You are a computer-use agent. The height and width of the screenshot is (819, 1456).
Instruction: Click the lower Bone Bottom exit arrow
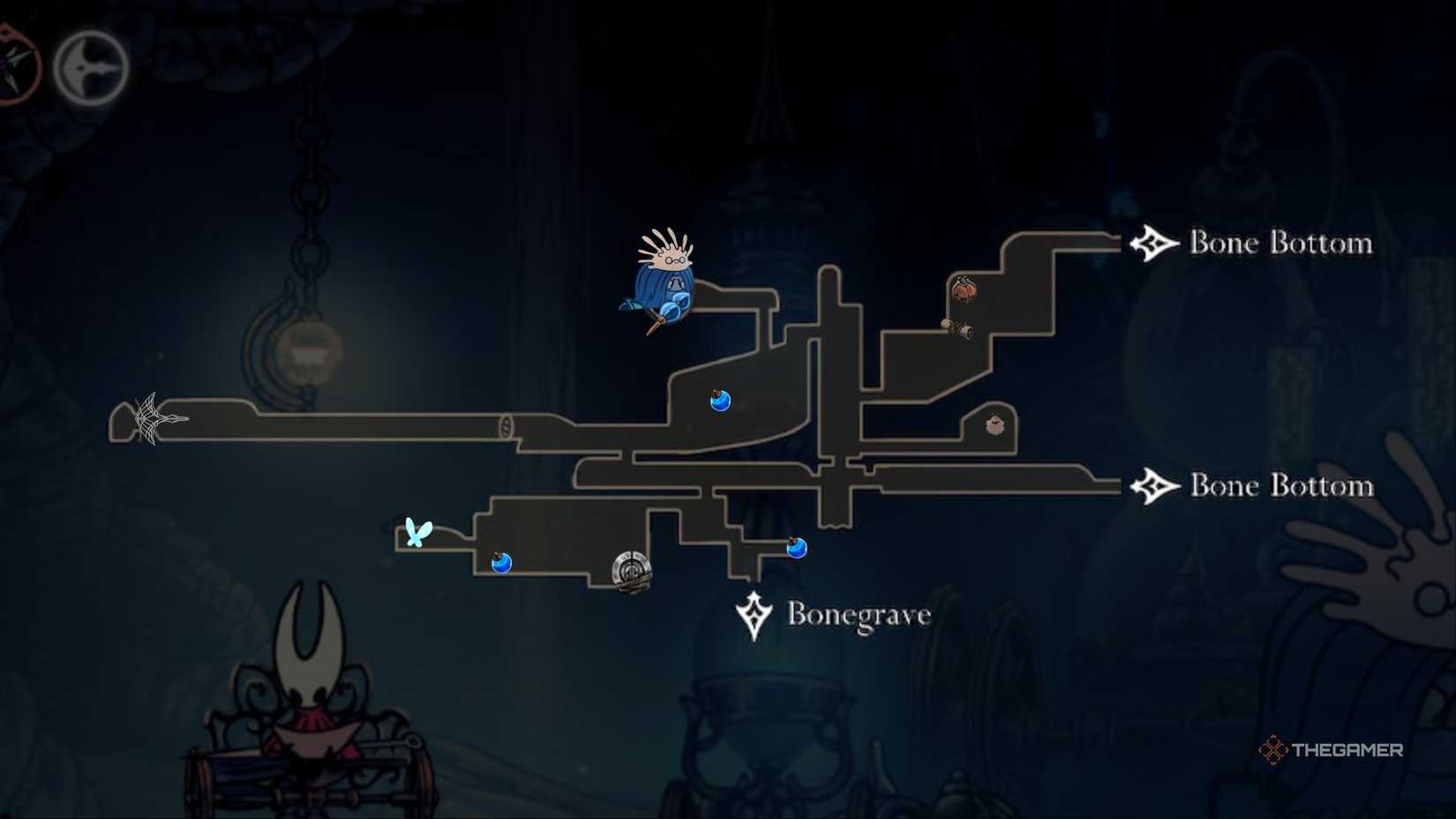click(1153, 485)
